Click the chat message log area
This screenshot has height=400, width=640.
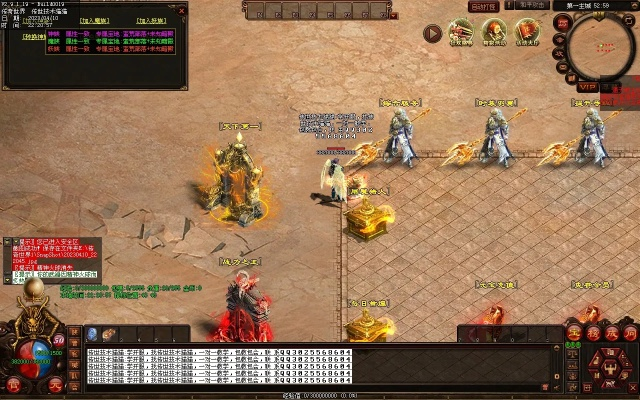pos(300,364)
